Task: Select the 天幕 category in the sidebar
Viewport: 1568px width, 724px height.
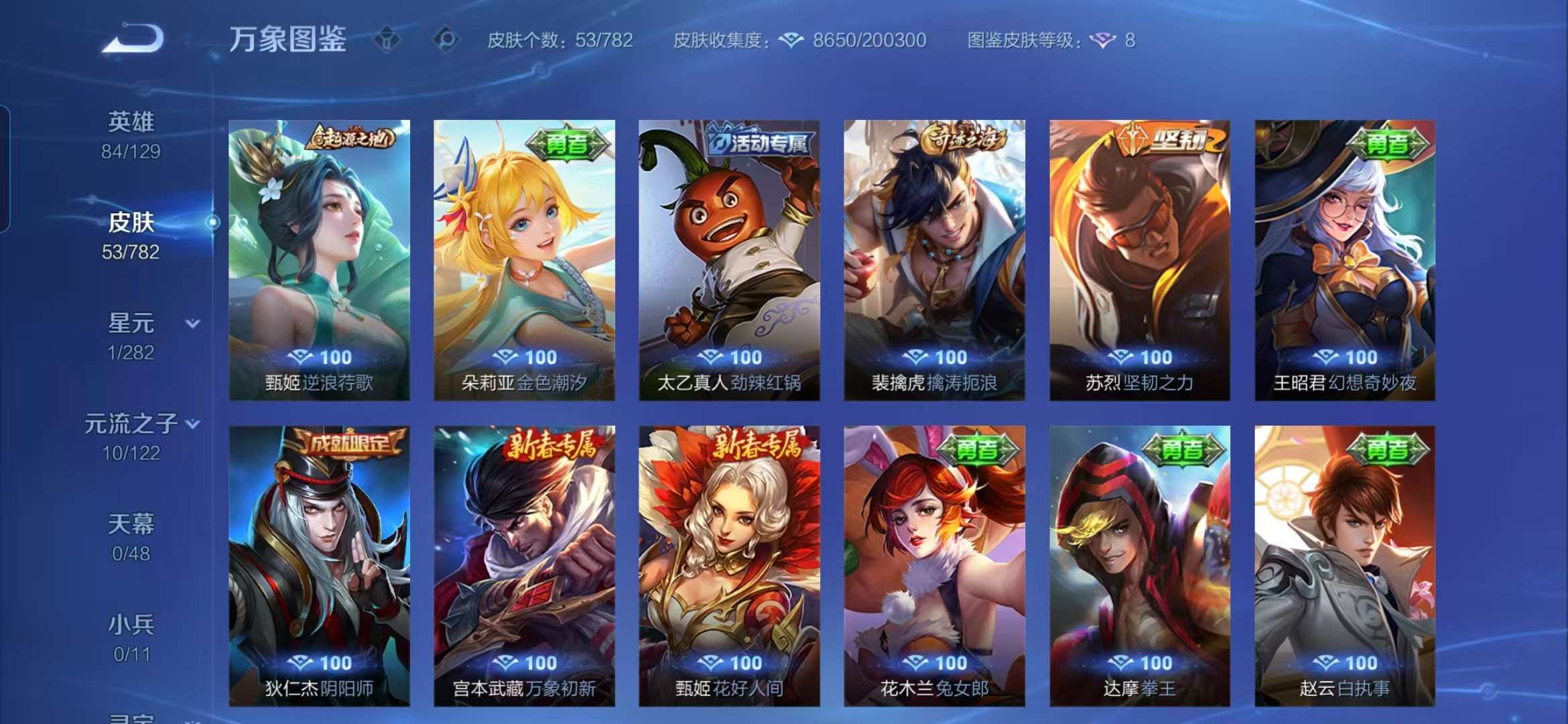Action: (x=131, y=528)
